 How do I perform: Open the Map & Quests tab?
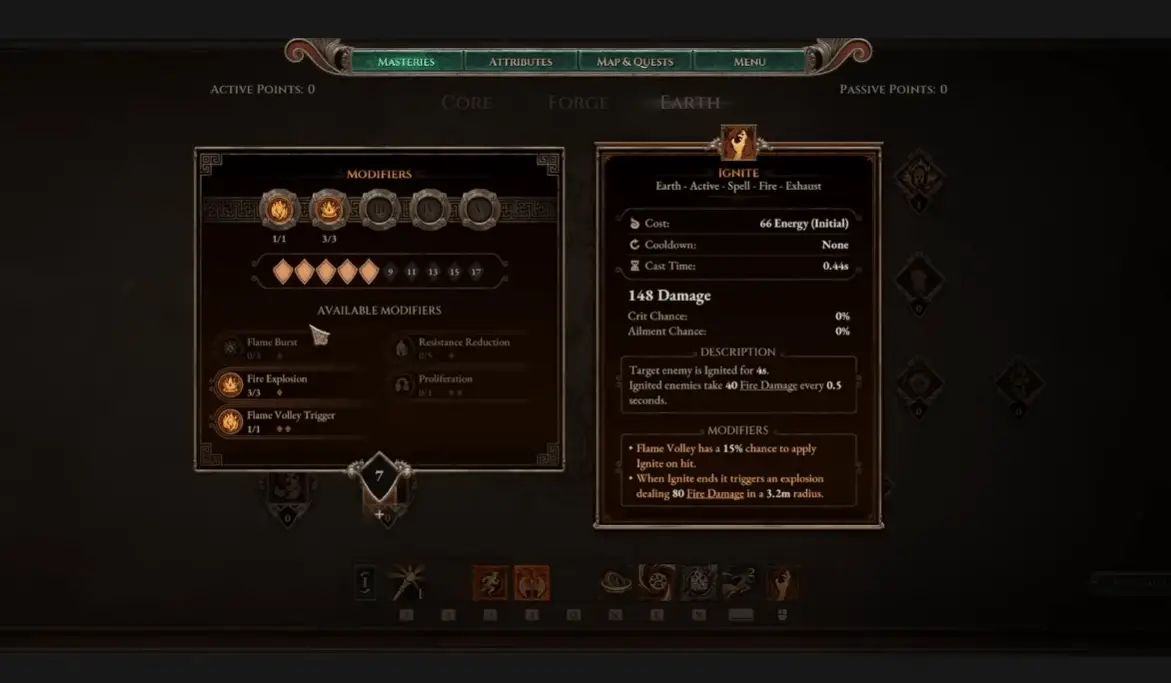(x=635, y=62)
